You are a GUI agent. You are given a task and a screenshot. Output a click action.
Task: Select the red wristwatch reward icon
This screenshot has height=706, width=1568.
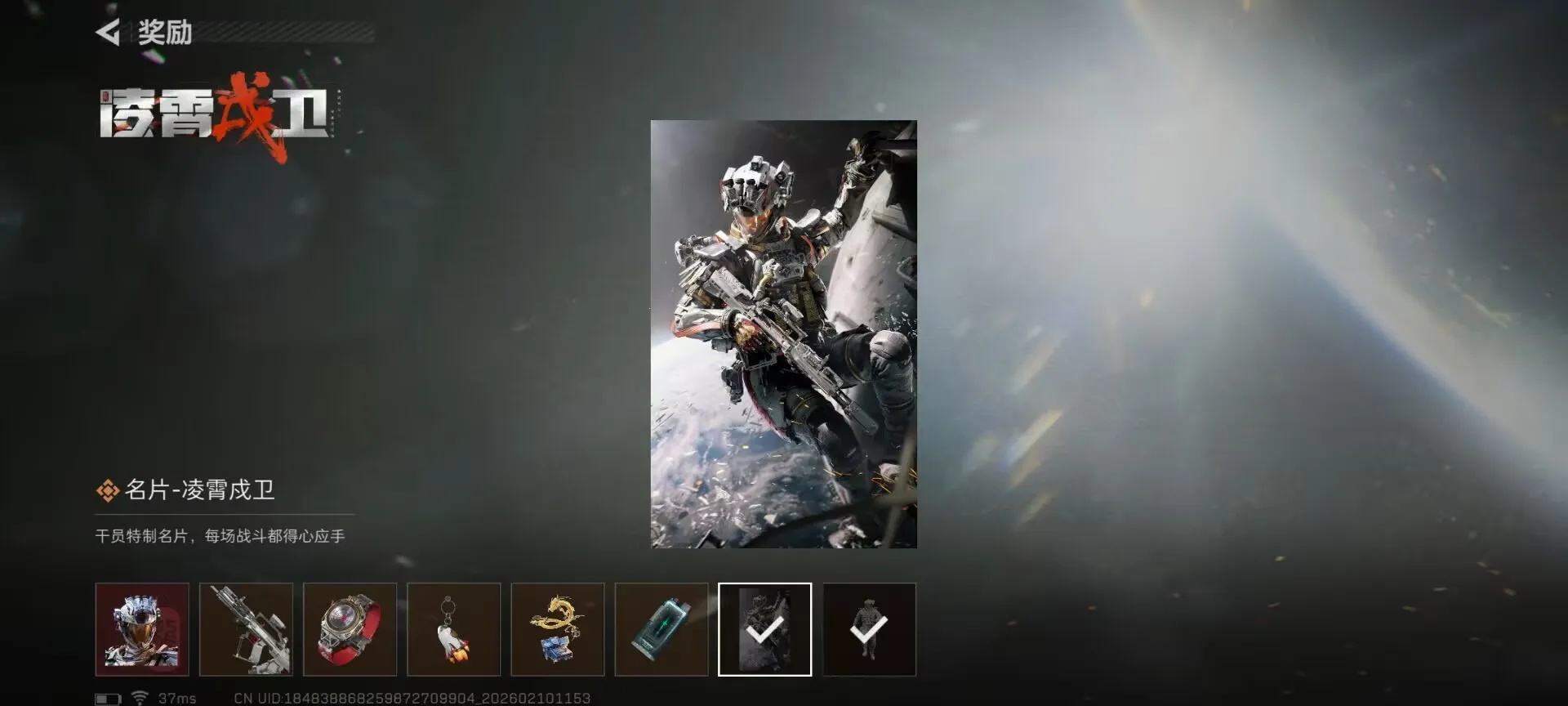click(350, 629)
